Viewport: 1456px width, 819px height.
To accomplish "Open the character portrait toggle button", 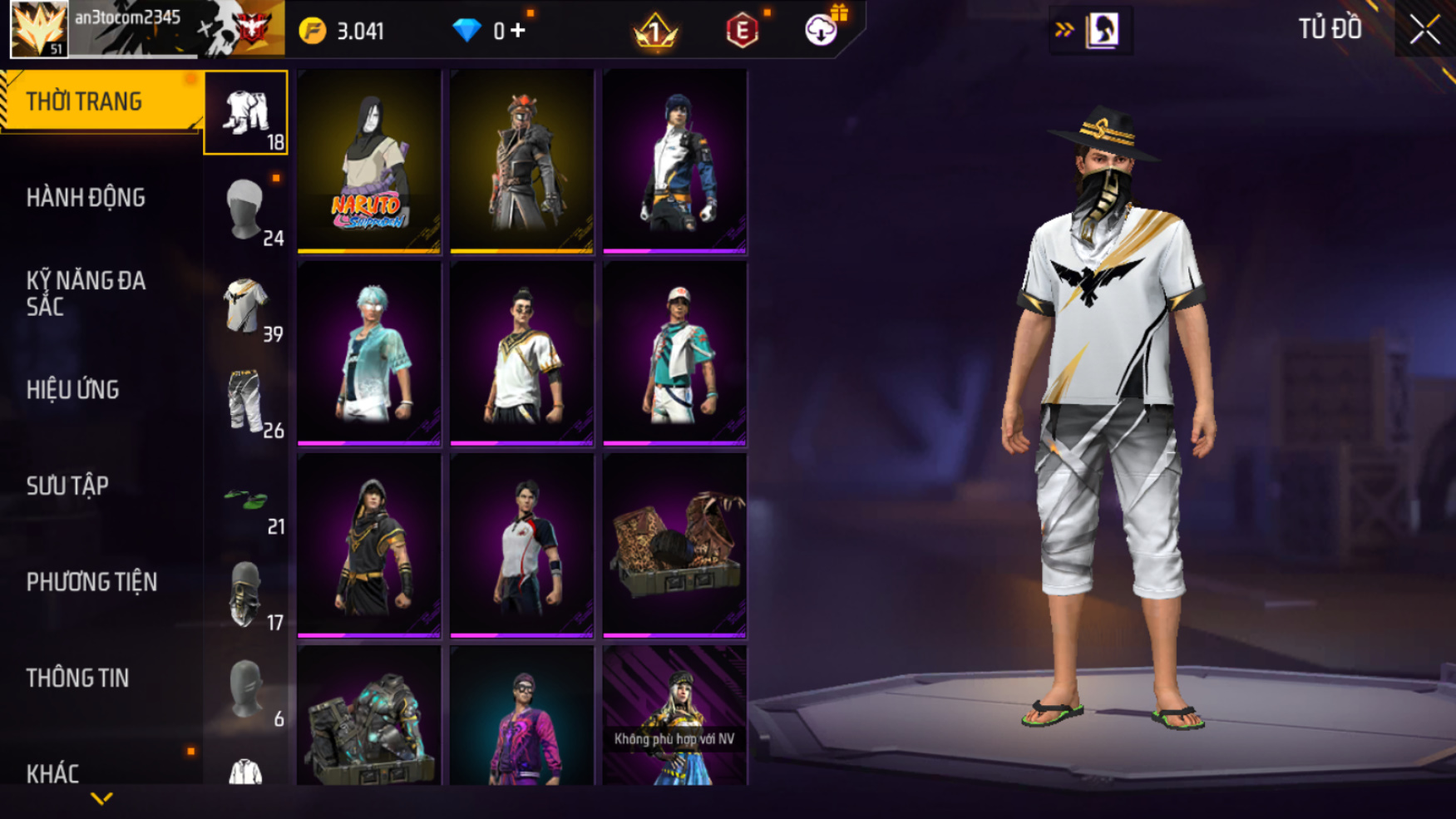I will tap(1102, 30).
